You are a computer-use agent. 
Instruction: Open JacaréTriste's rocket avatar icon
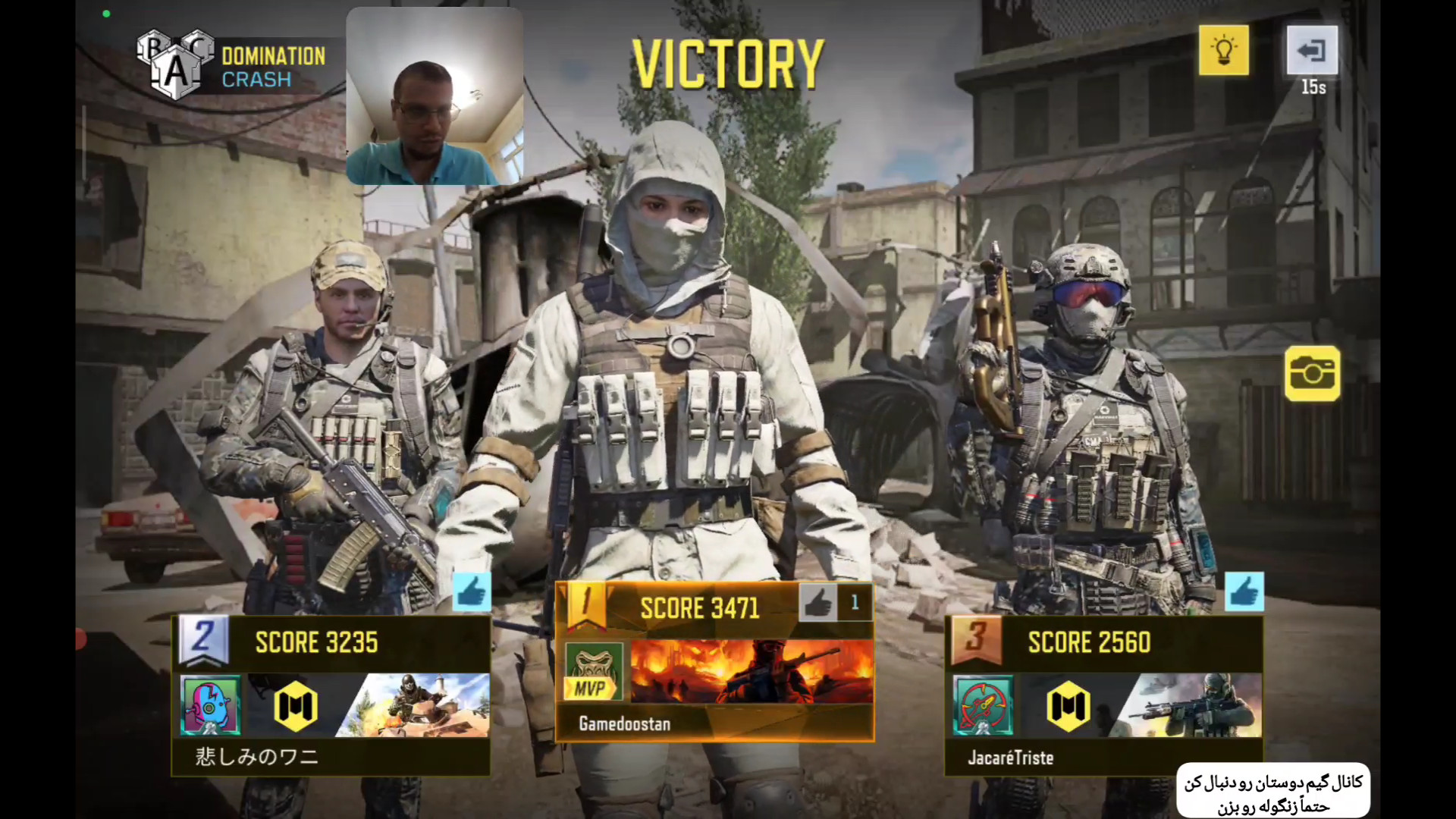click(x=983, y=705)
